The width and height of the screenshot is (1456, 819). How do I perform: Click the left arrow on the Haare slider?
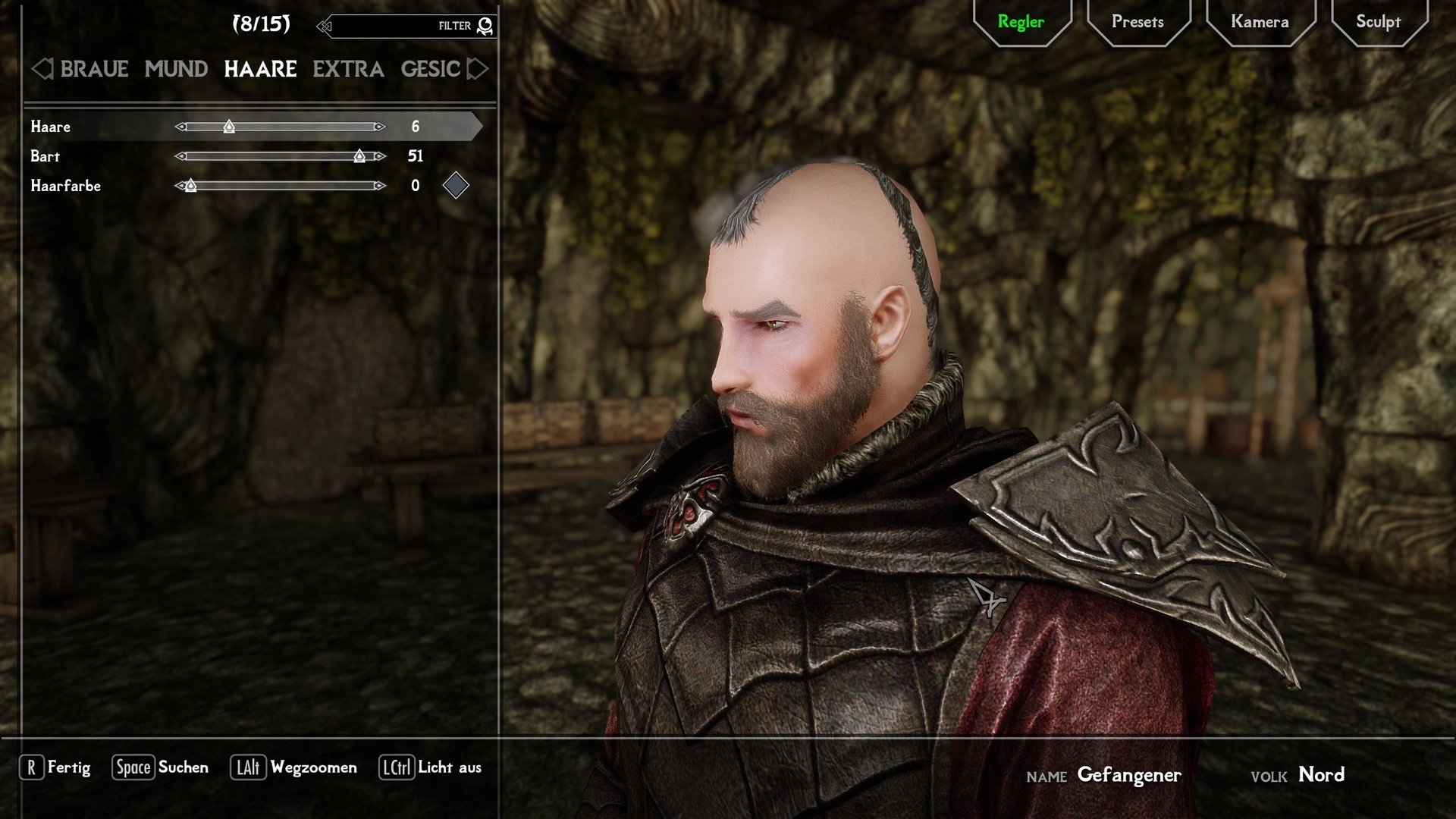click(180, 127)
